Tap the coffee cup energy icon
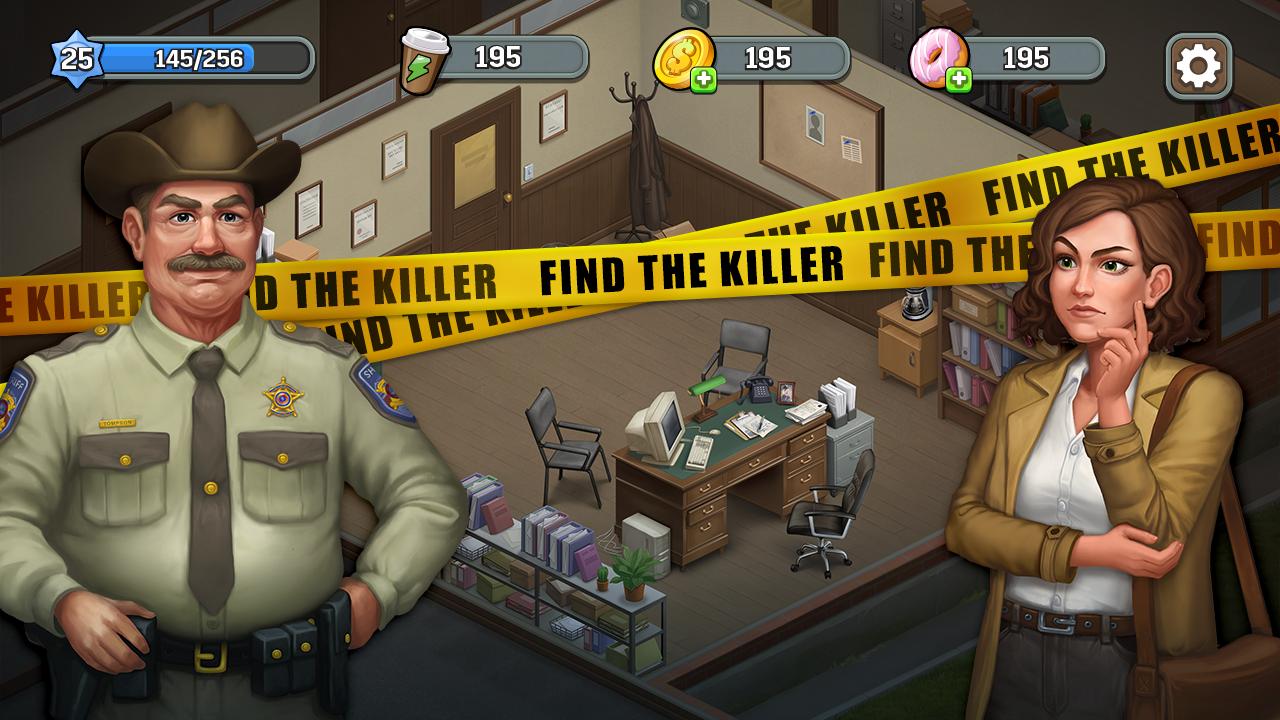This screenshot has height=720, width=1280. (x=423, y=60)
